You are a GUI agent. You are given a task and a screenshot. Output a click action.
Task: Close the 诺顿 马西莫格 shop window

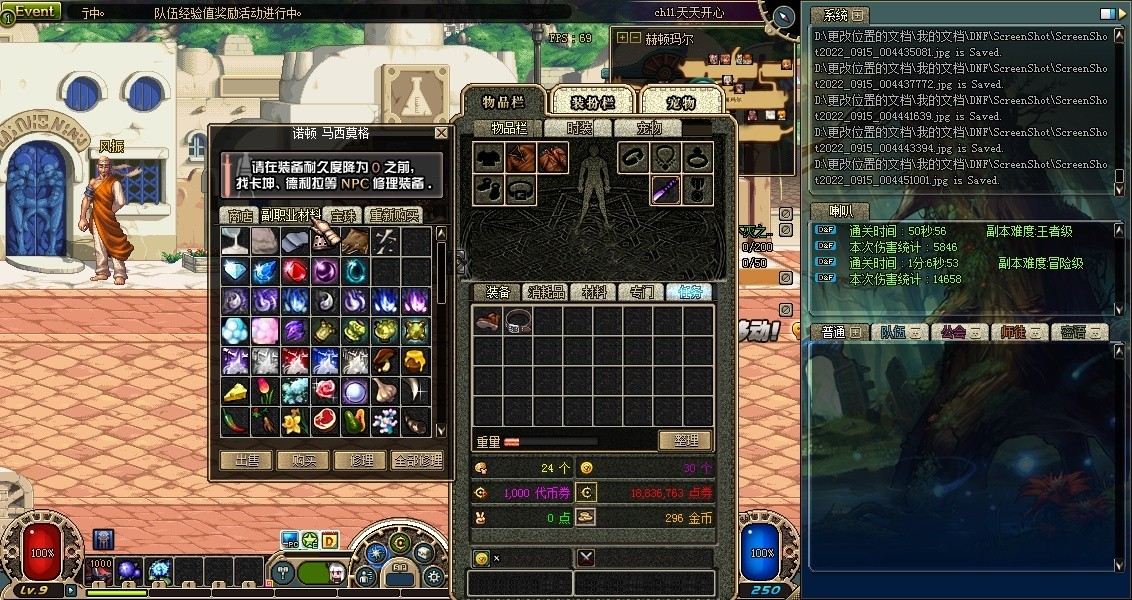(x=441, y=133)
